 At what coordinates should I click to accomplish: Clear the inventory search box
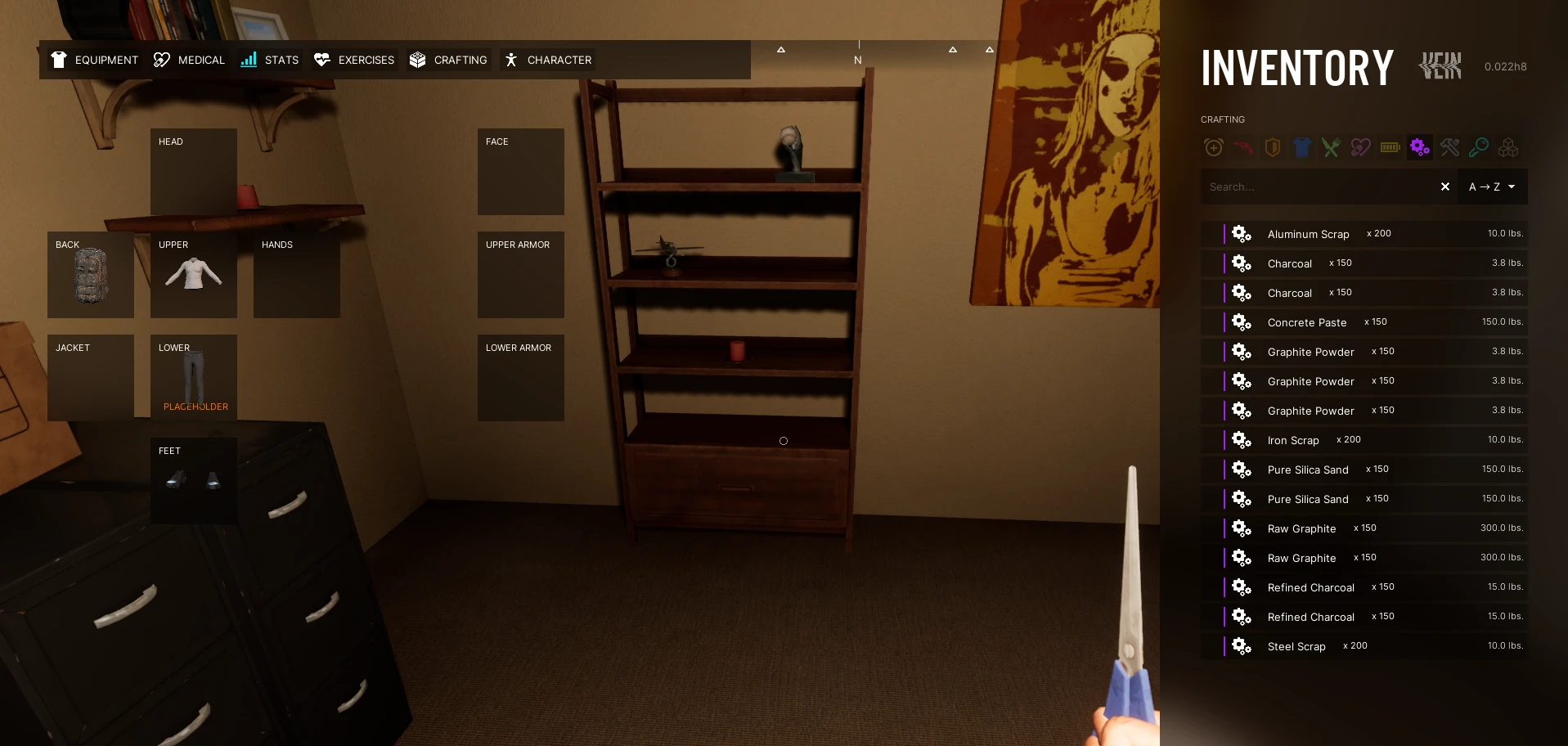coord(1445,187)
